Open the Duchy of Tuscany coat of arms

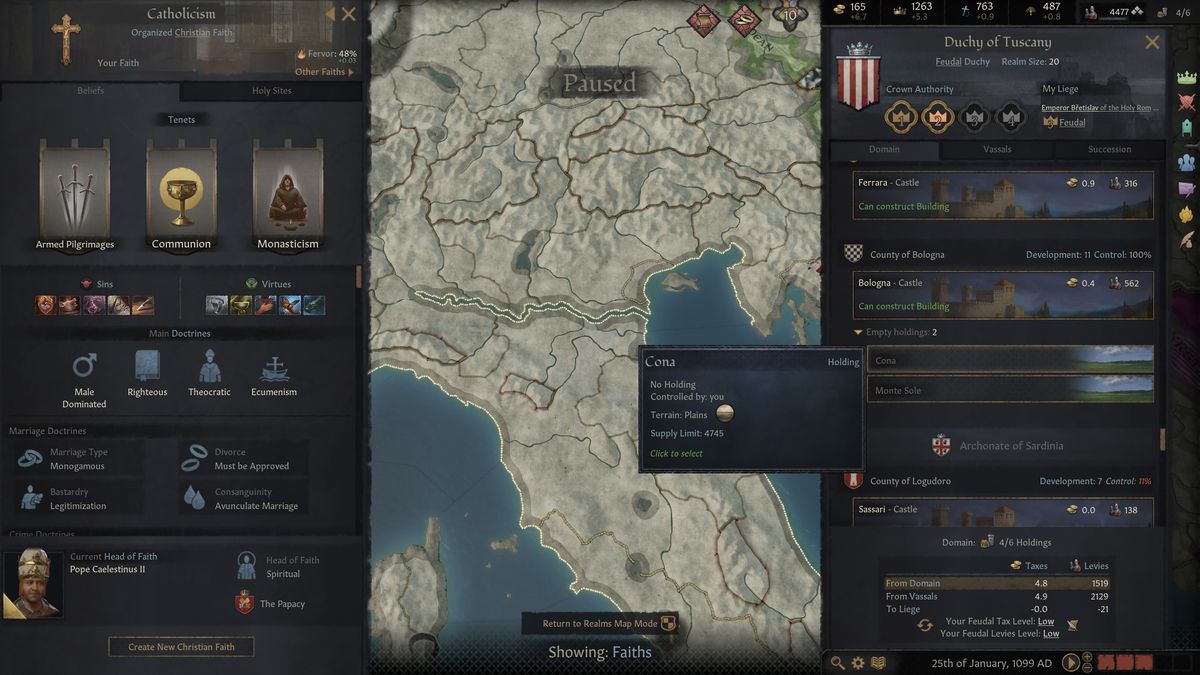[858, 78]
